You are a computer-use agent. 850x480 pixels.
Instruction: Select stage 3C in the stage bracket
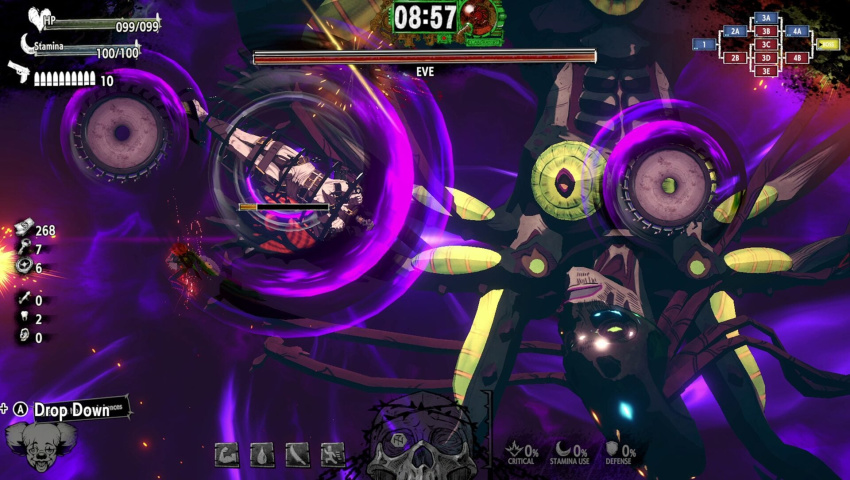click(x=767, y=45)
